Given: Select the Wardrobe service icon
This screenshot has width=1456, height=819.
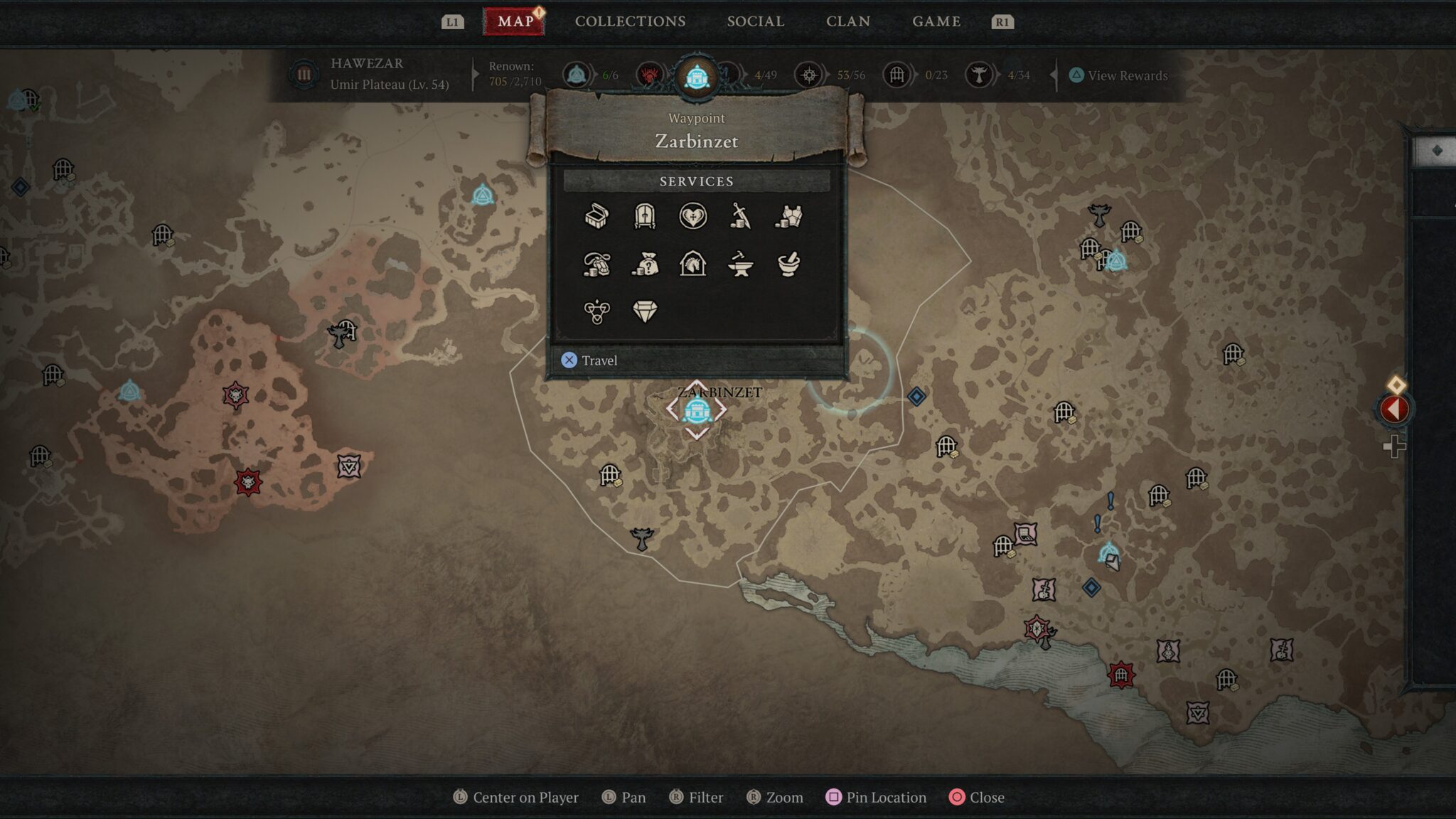Looking at the screenshot, I should pos(645,218).
